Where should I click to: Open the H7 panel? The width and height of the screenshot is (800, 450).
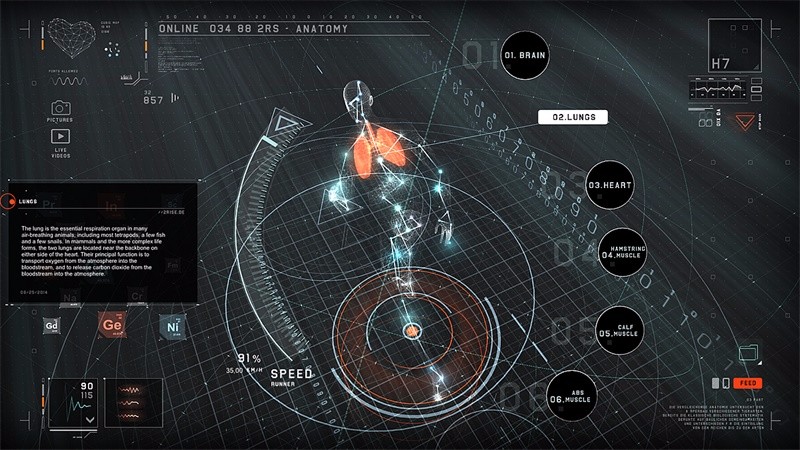(736, 47)
